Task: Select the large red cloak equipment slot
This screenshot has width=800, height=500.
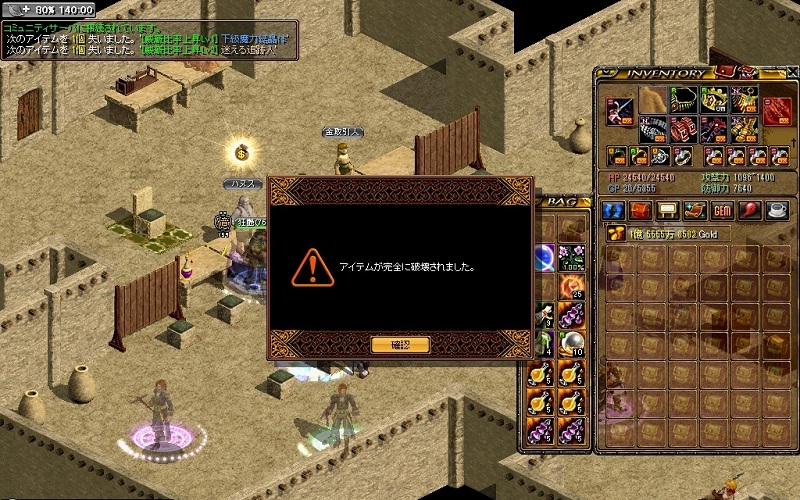Action: [777, 110]
